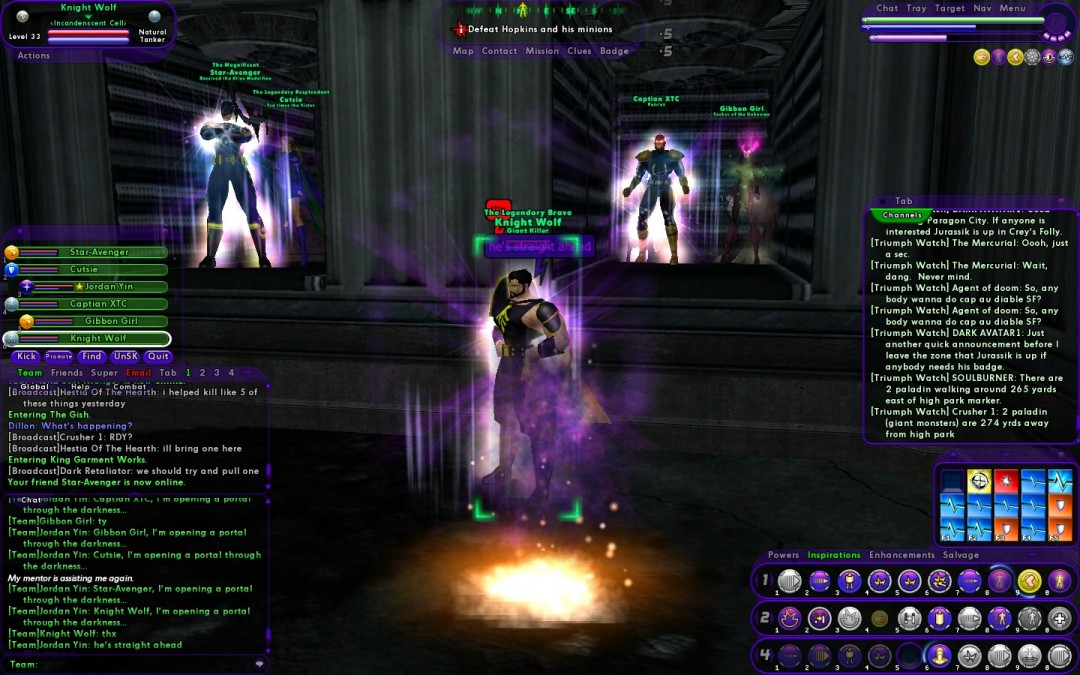Open the Target window option

(950, 9)
